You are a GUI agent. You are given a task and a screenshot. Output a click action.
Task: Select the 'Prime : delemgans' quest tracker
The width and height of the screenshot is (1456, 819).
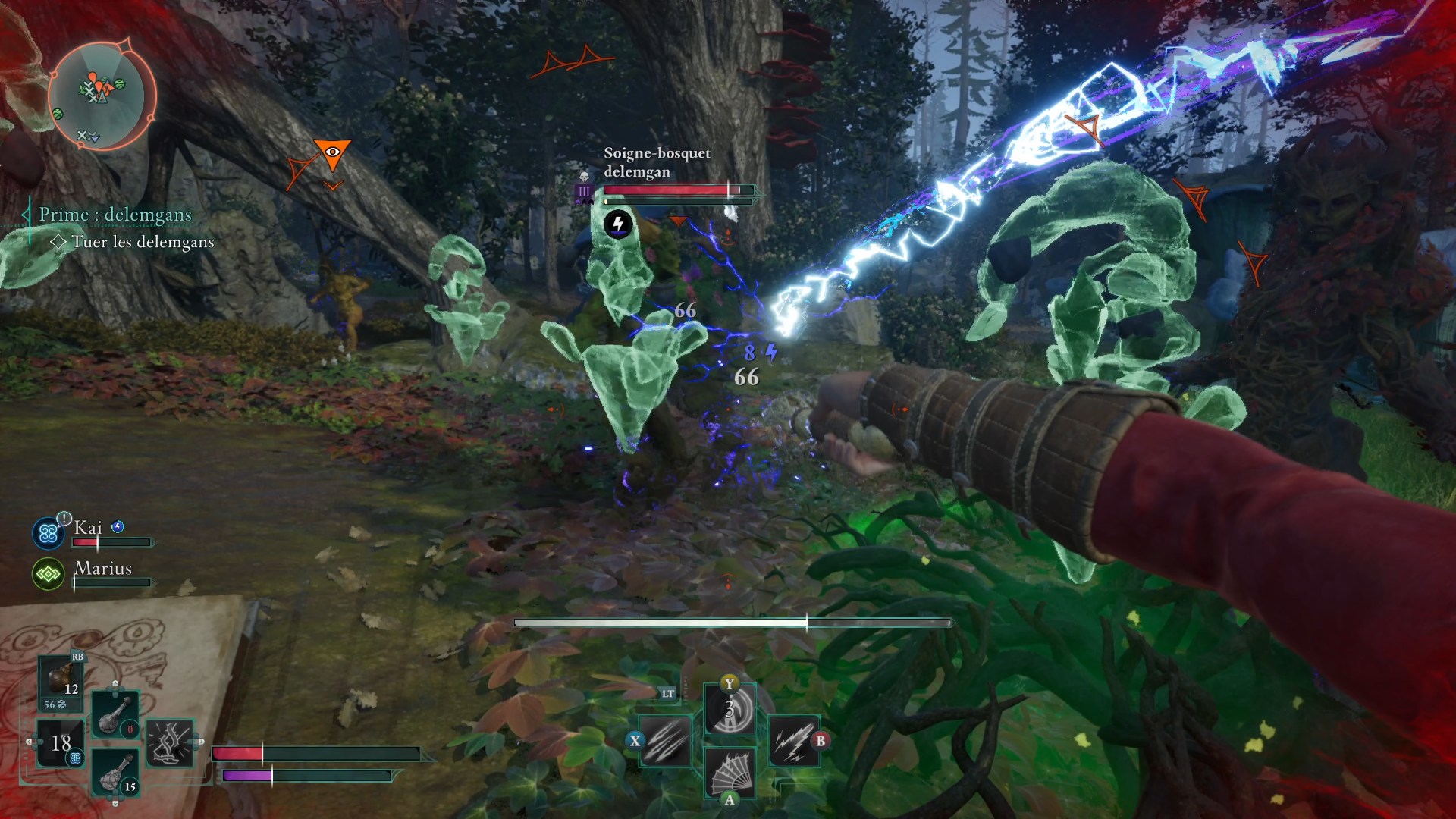coord(115,215)
